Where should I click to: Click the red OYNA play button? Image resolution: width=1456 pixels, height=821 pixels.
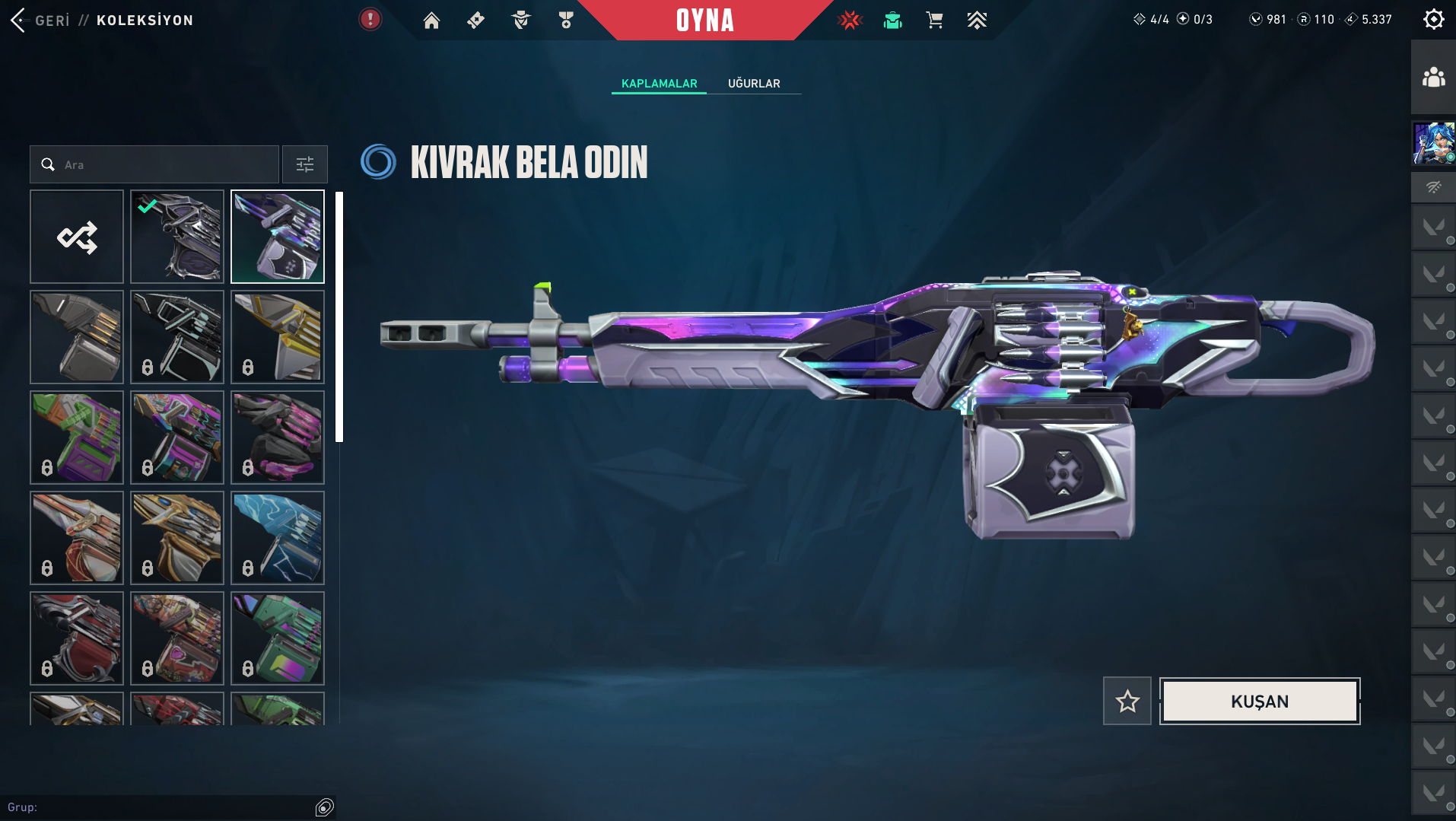(x=705, y=21)
